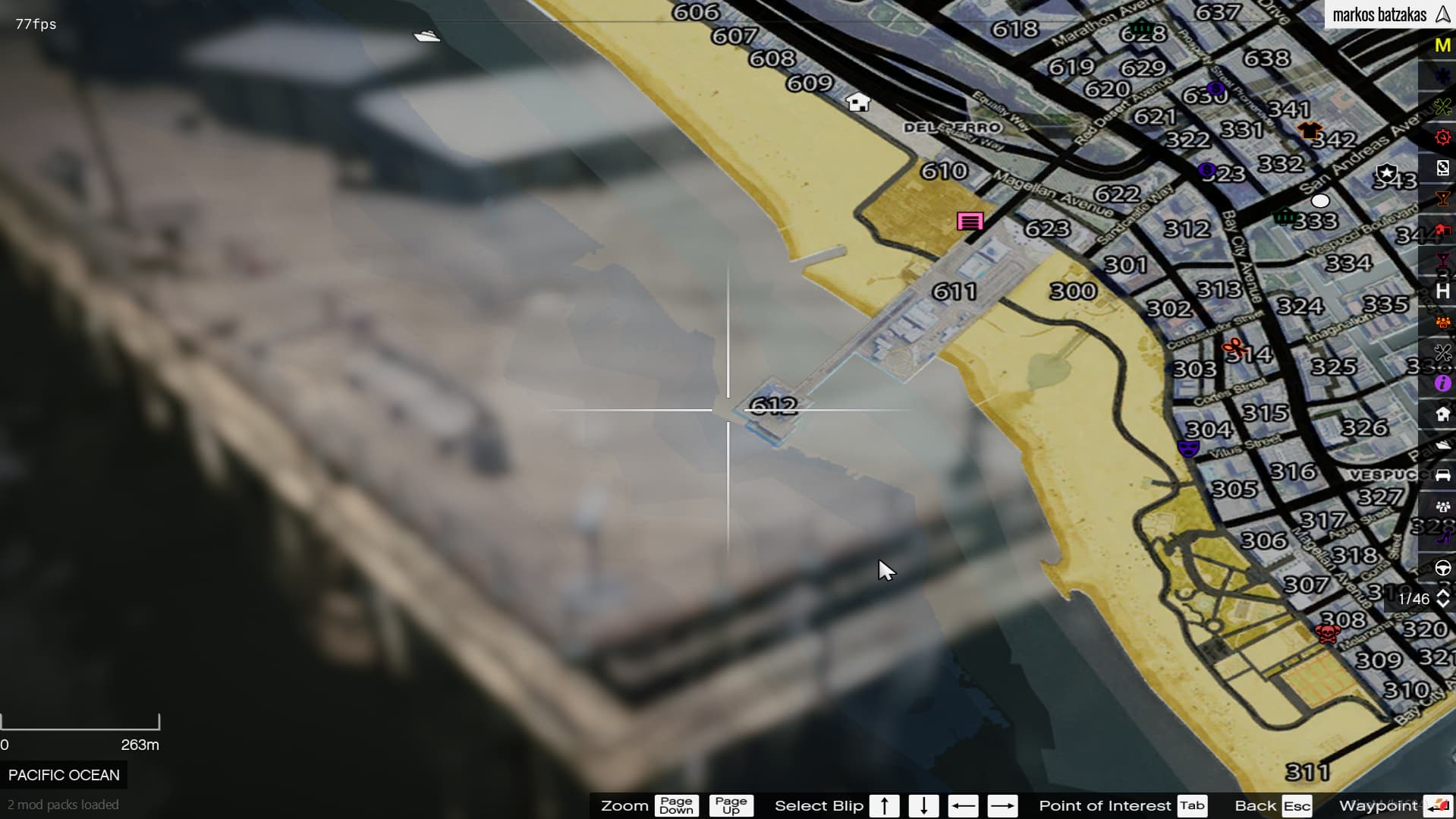Step down the 1/46 blip counter chevron

1442,604
